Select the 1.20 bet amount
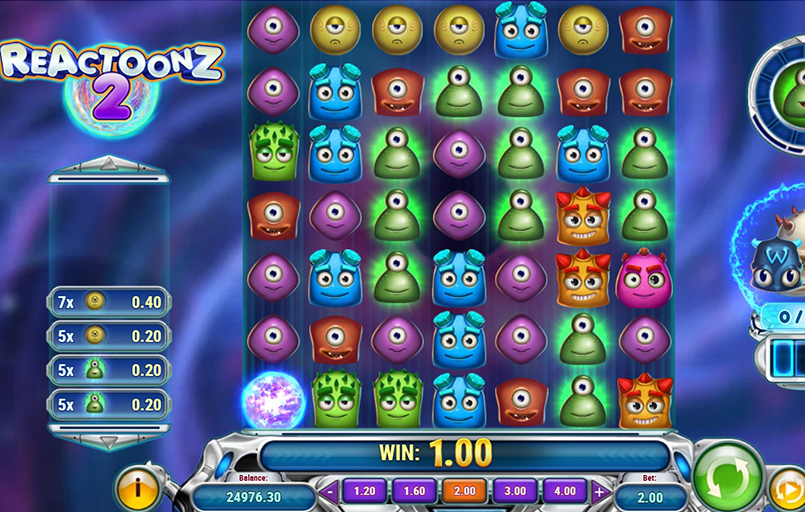 363,491
